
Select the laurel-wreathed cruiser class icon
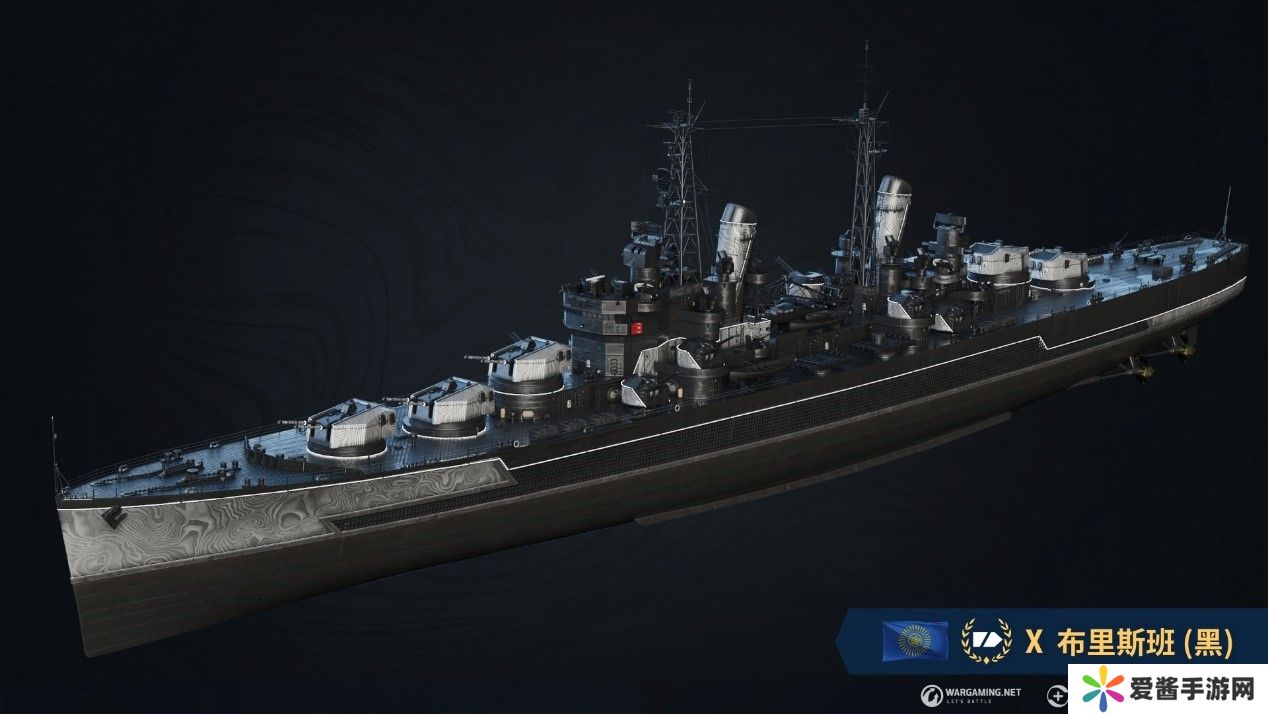[x=984, y=641]
